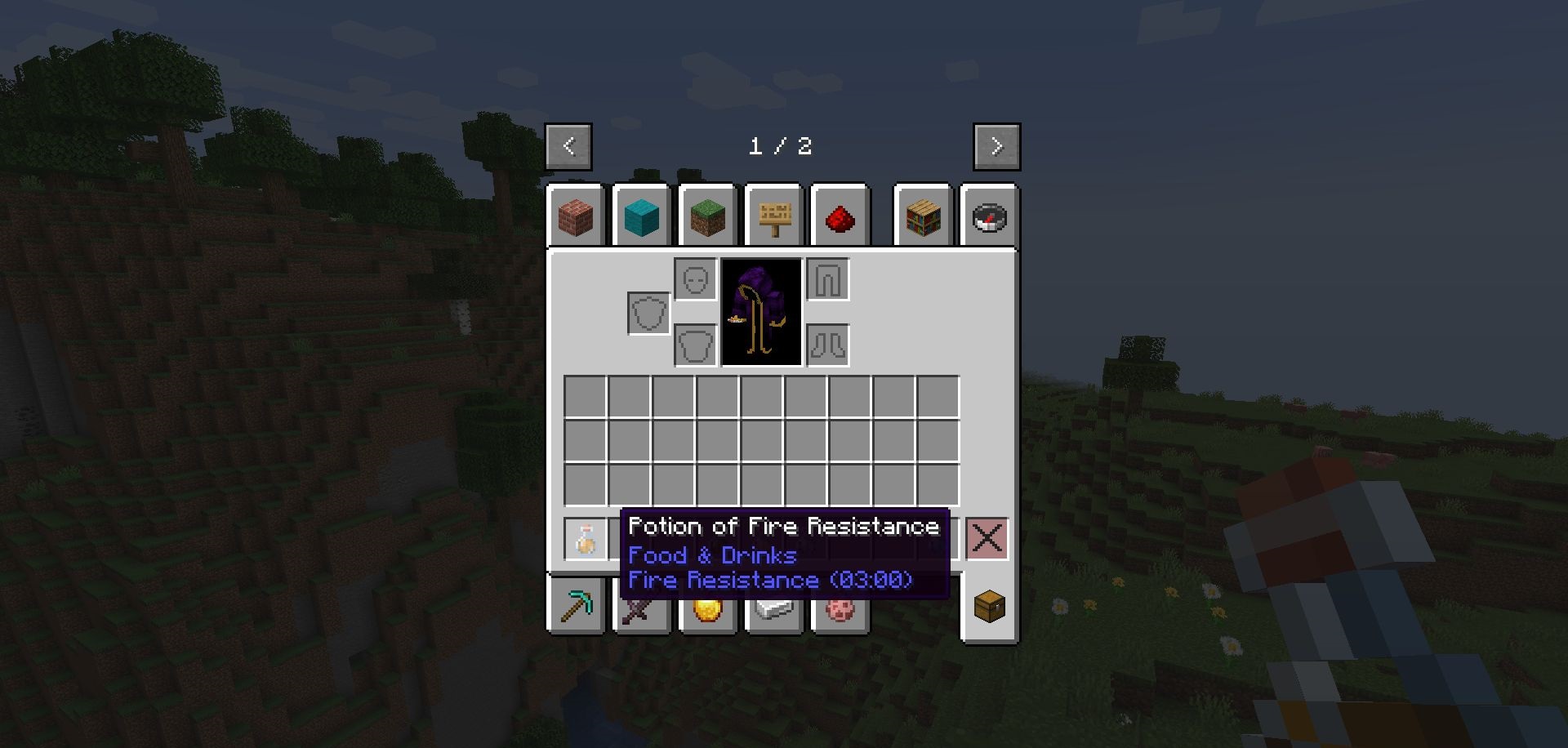Go to the previous creative page
This screenshot has height=748, width=1568.
pos(568,147)
